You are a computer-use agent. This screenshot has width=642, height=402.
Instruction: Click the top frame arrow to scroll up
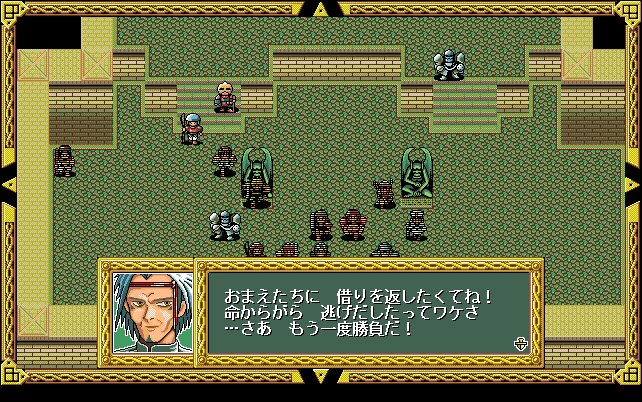point(320,9)
